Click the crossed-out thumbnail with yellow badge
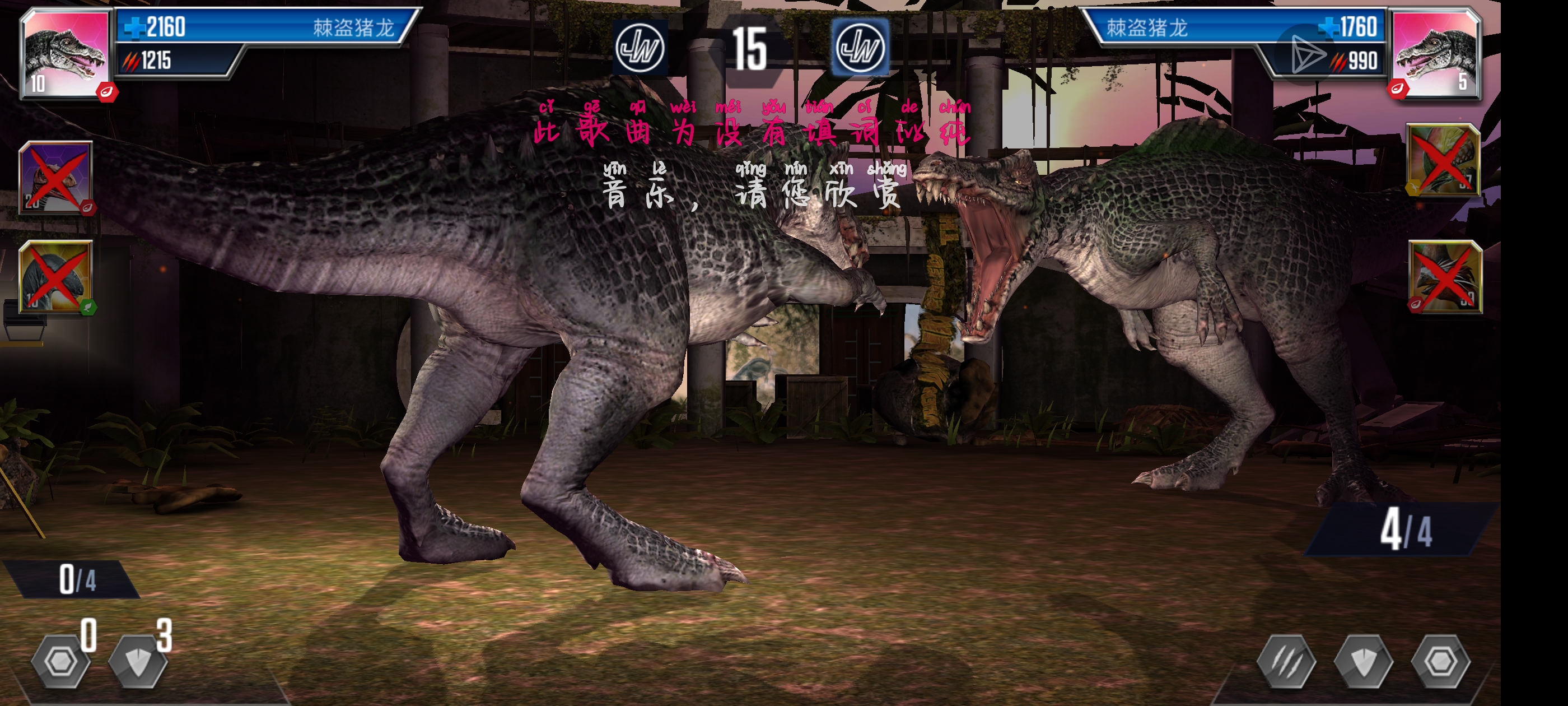Image resolution: width=1568 pixels, height=706 pixels. (x=1444, y=160)
